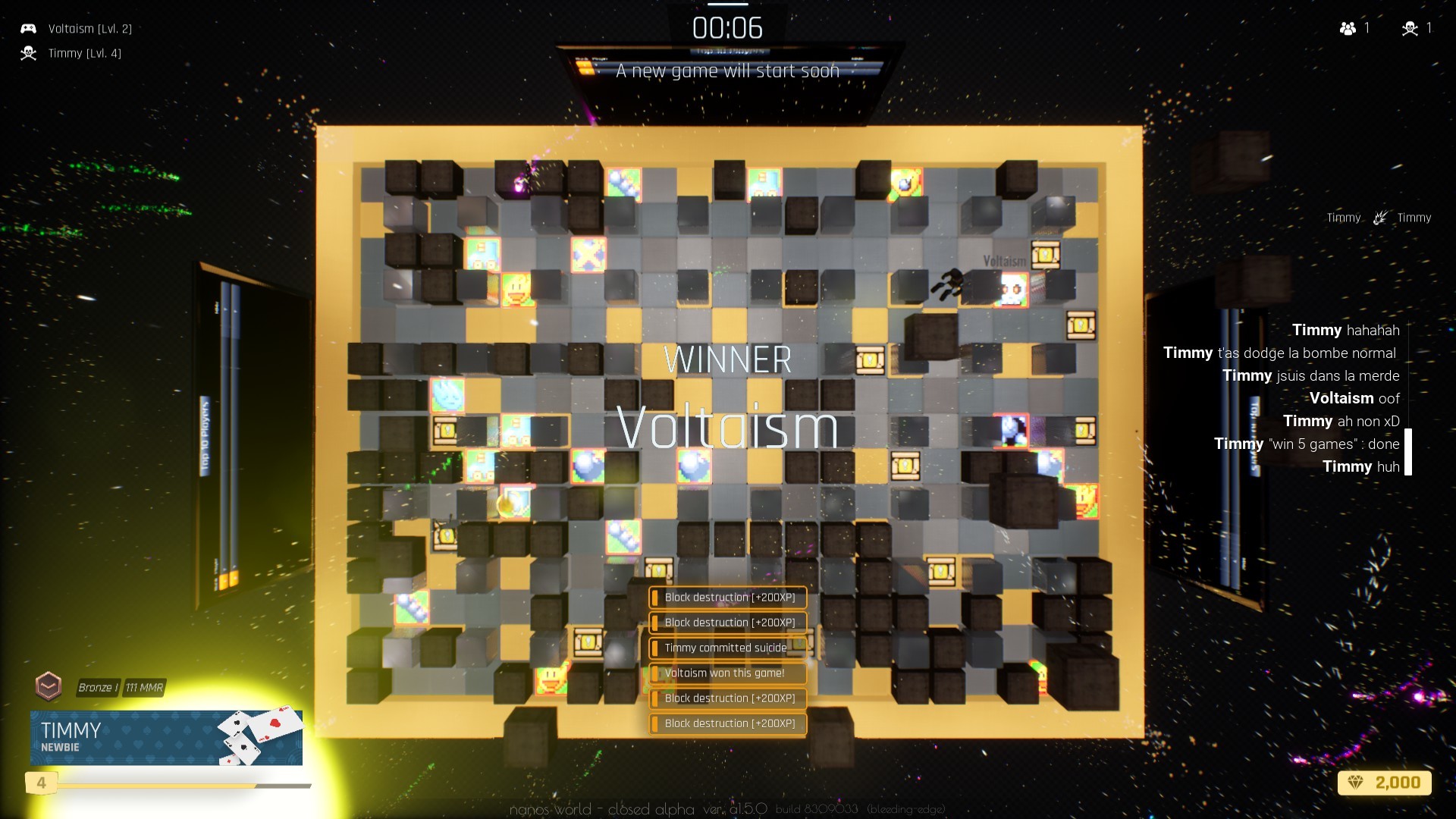
Task: Click the 'WINNER Voltaism' announcement text
Action: click(727, 394)
